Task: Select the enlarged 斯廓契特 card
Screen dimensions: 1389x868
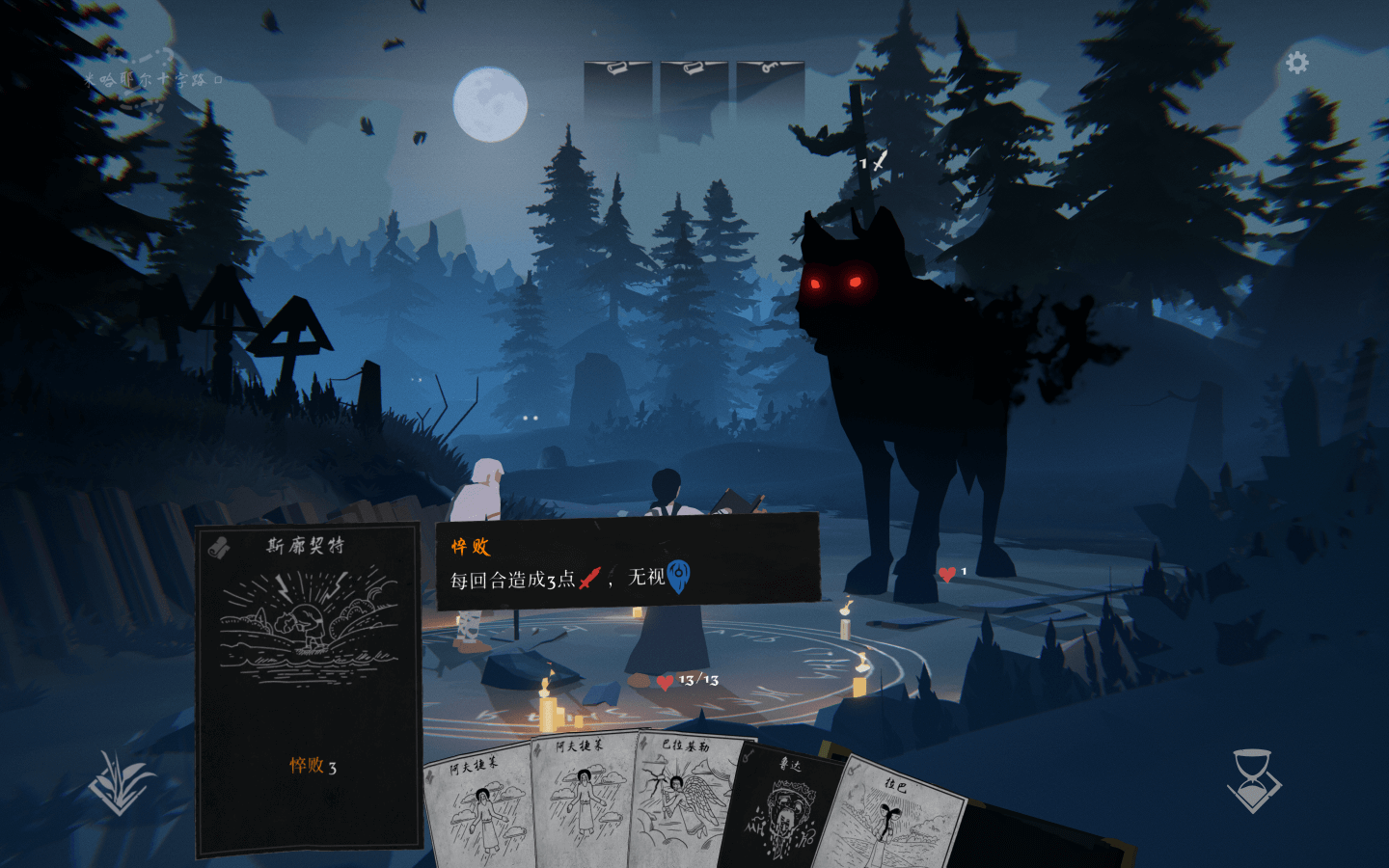Action: point(309,689)
